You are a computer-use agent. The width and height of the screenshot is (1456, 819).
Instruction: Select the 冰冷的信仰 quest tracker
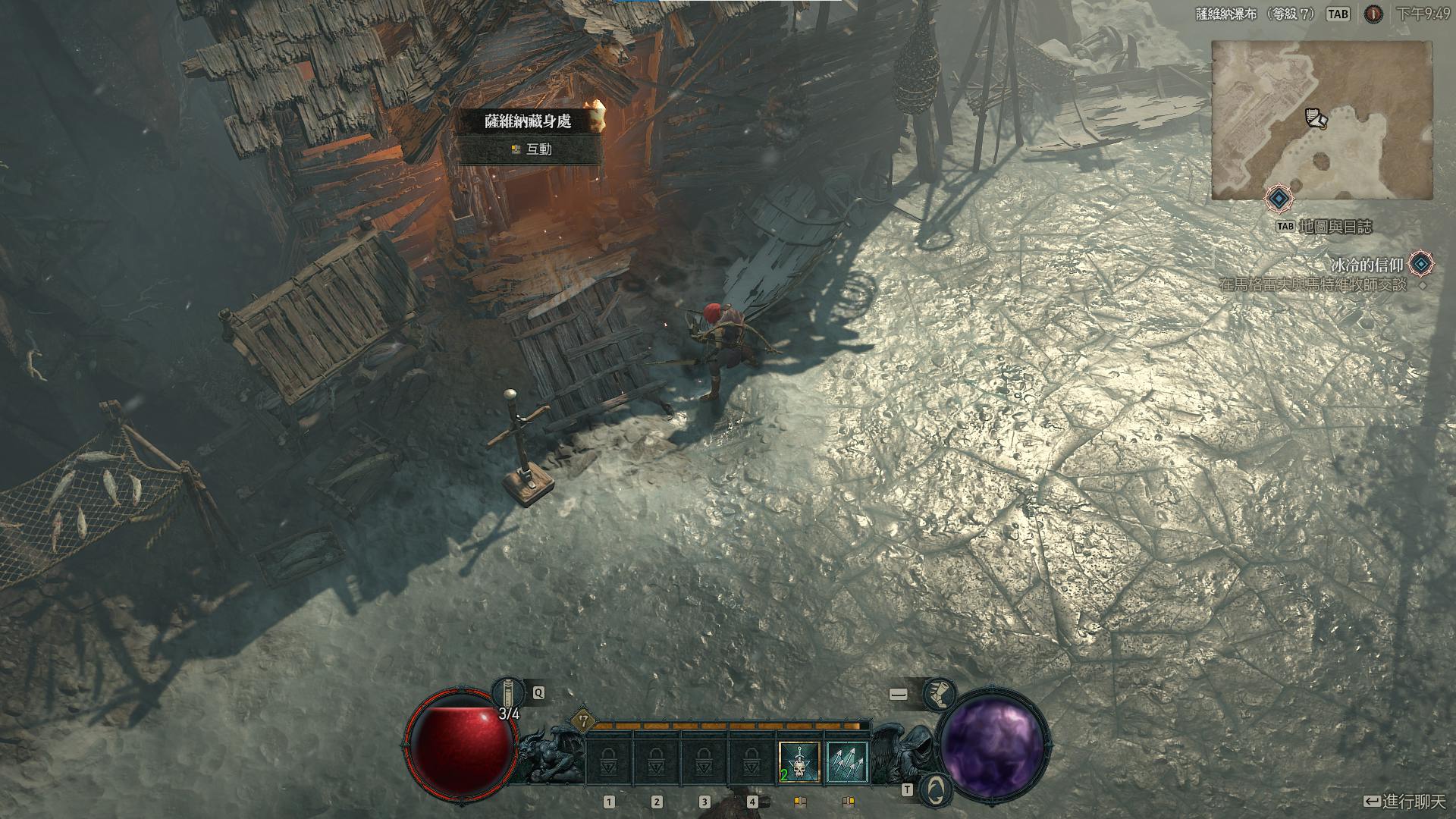pyautogui.click(x=1367, y=265)
